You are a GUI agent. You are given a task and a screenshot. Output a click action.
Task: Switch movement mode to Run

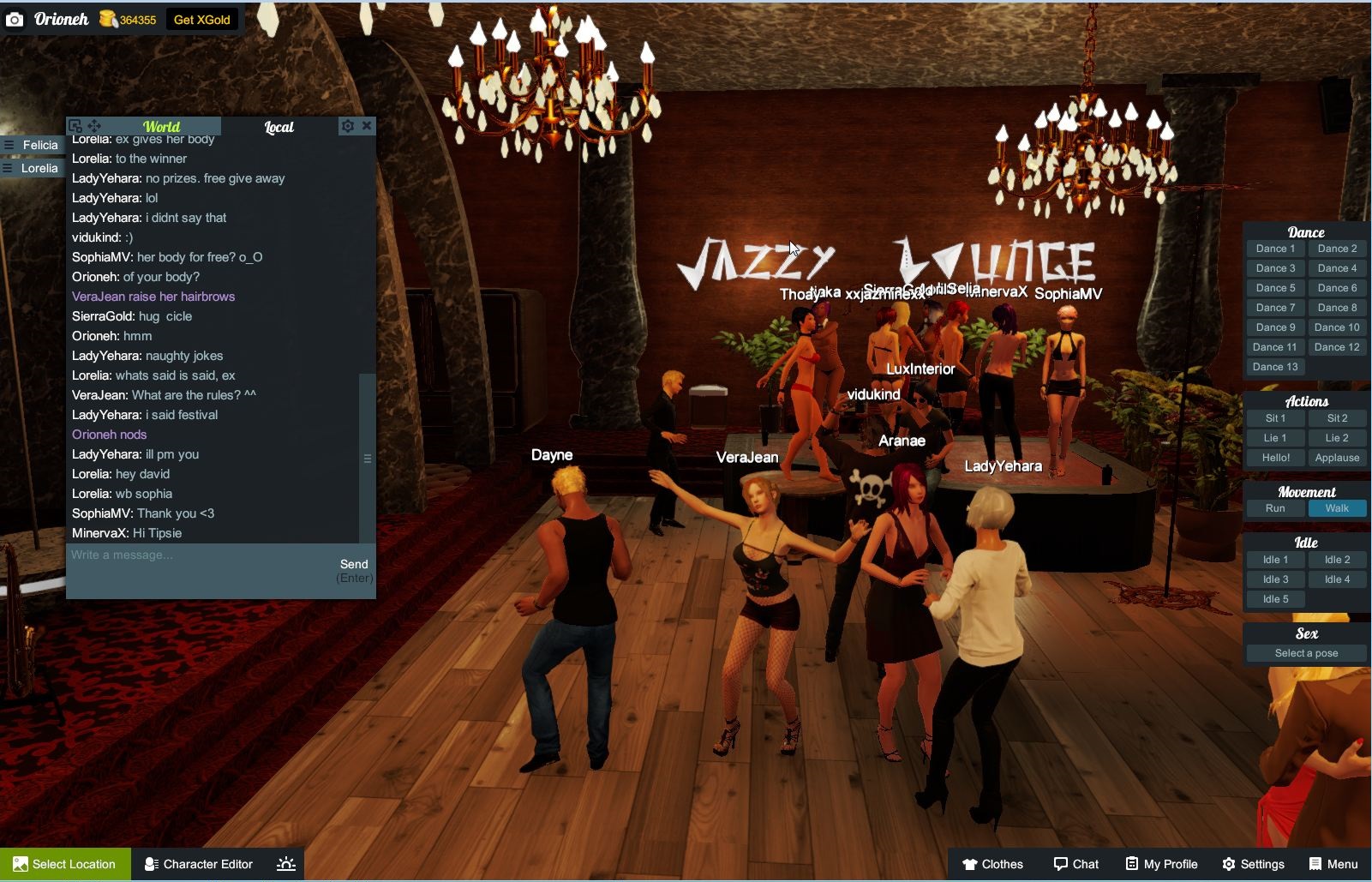pos(1274,507)
